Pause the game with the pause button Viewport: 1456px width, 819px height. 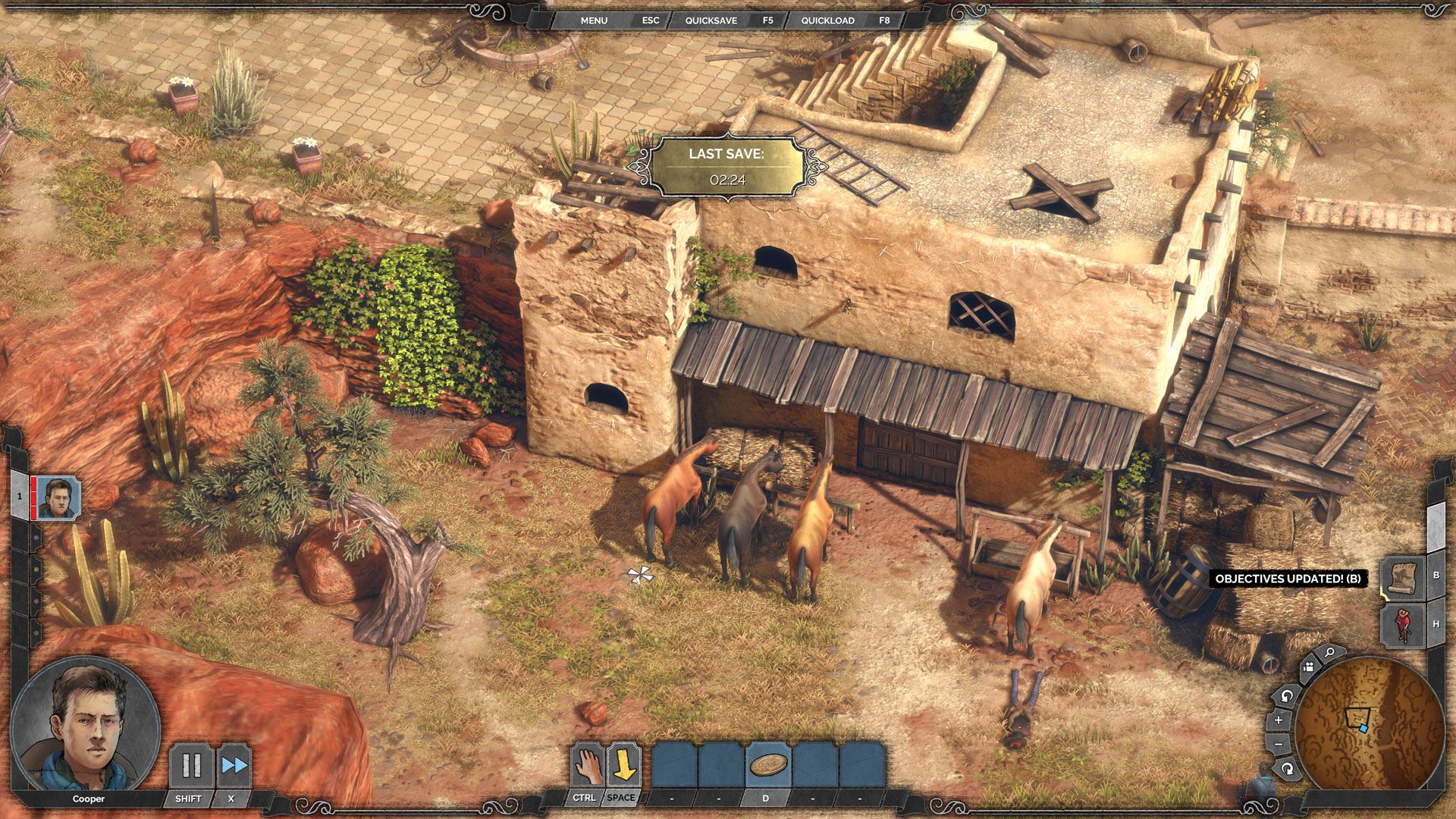tap(191, 765)
